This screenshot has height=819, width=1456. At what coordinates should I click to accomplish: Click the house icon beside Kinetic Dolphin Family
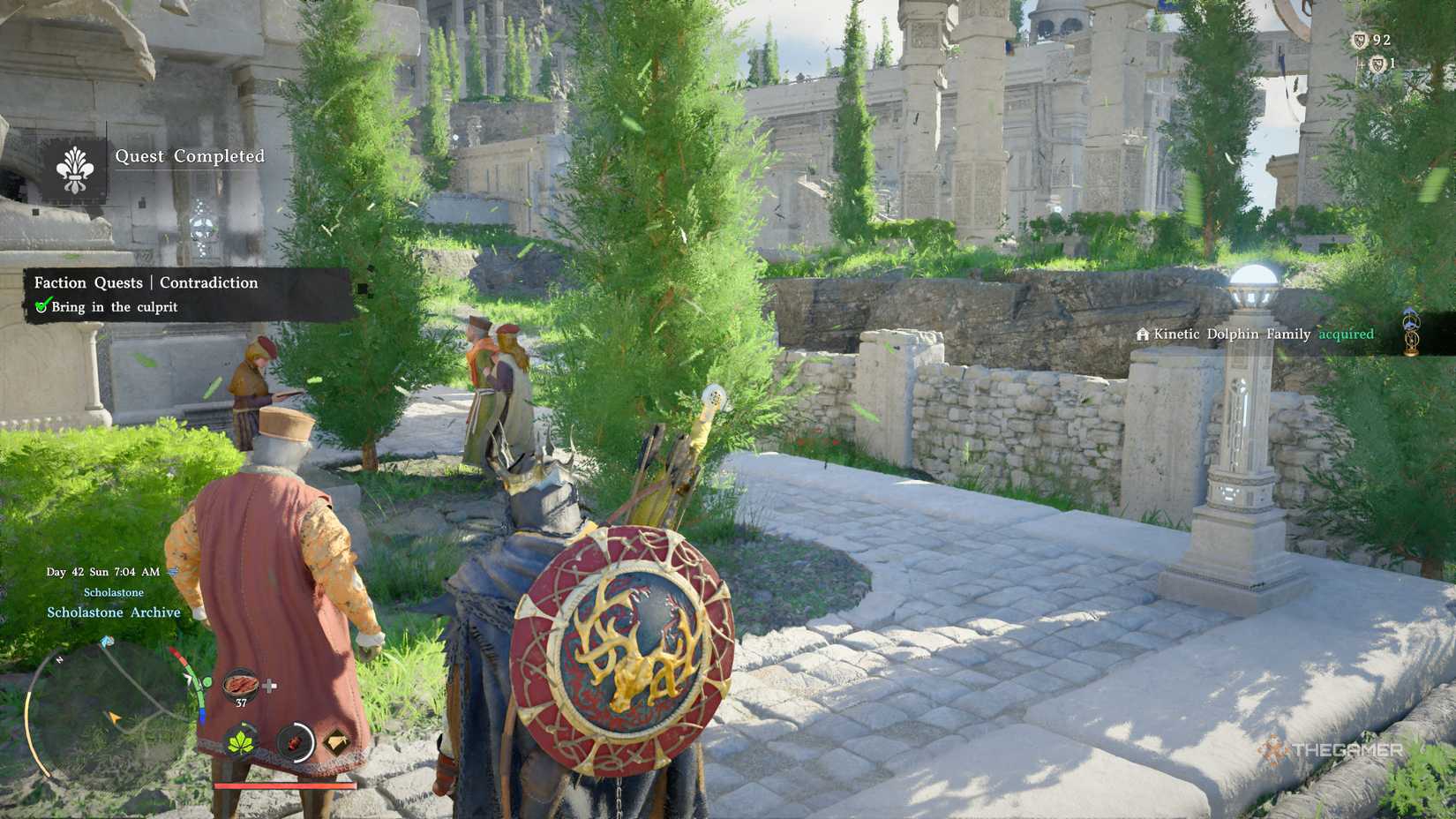pyautogui.click(x=1142, y=334)
